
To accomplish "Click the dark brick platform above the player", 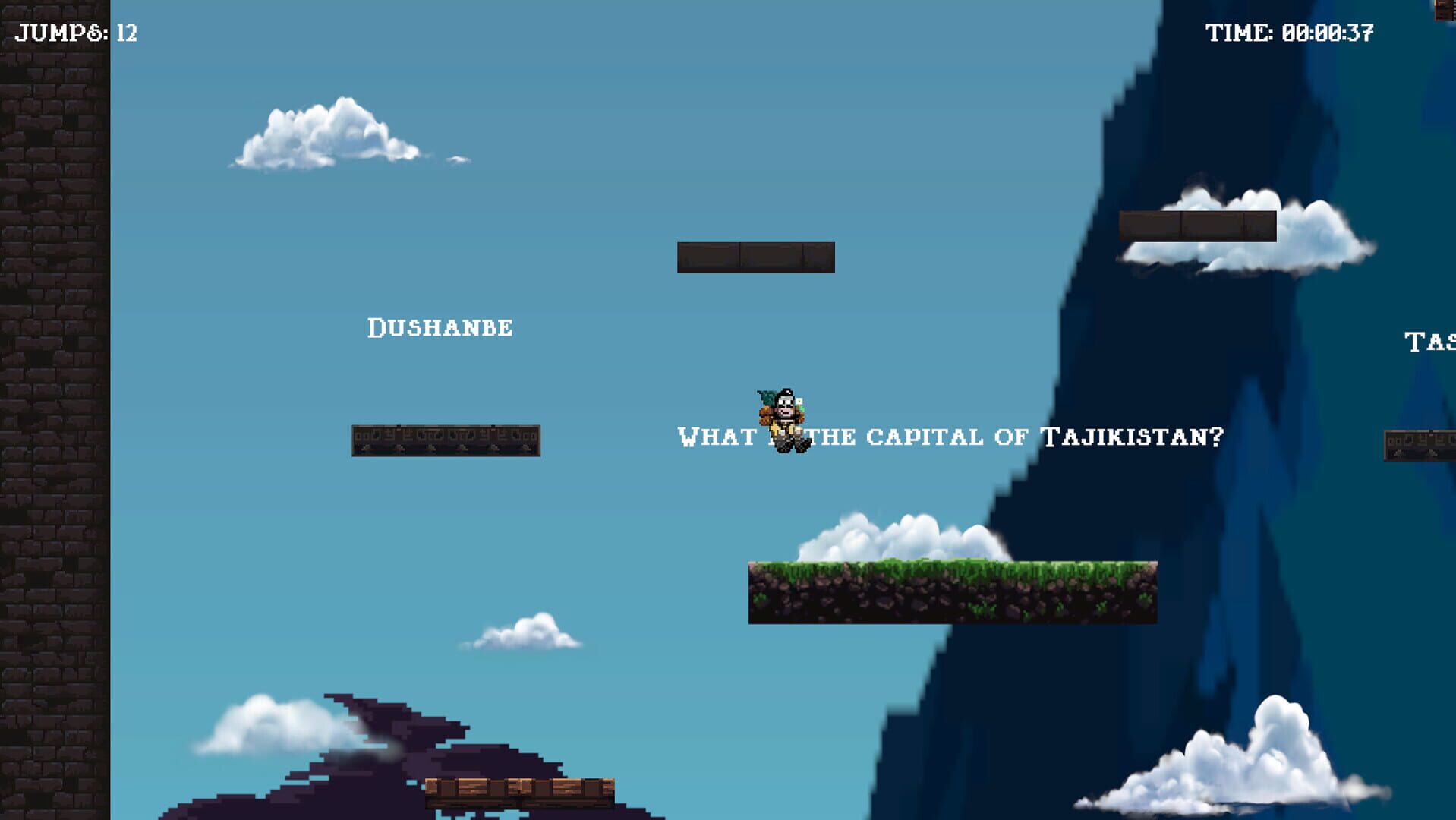I will (x=755, y=257).
